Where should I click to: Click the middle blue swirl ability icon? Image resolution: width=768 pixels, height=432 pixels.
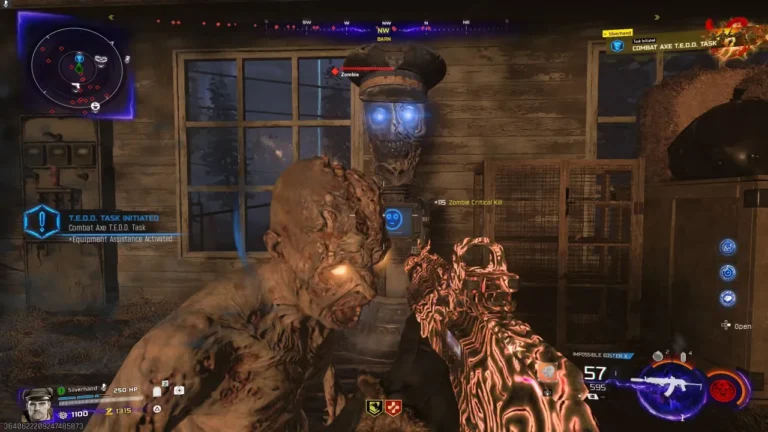click(x=727, y=271)
